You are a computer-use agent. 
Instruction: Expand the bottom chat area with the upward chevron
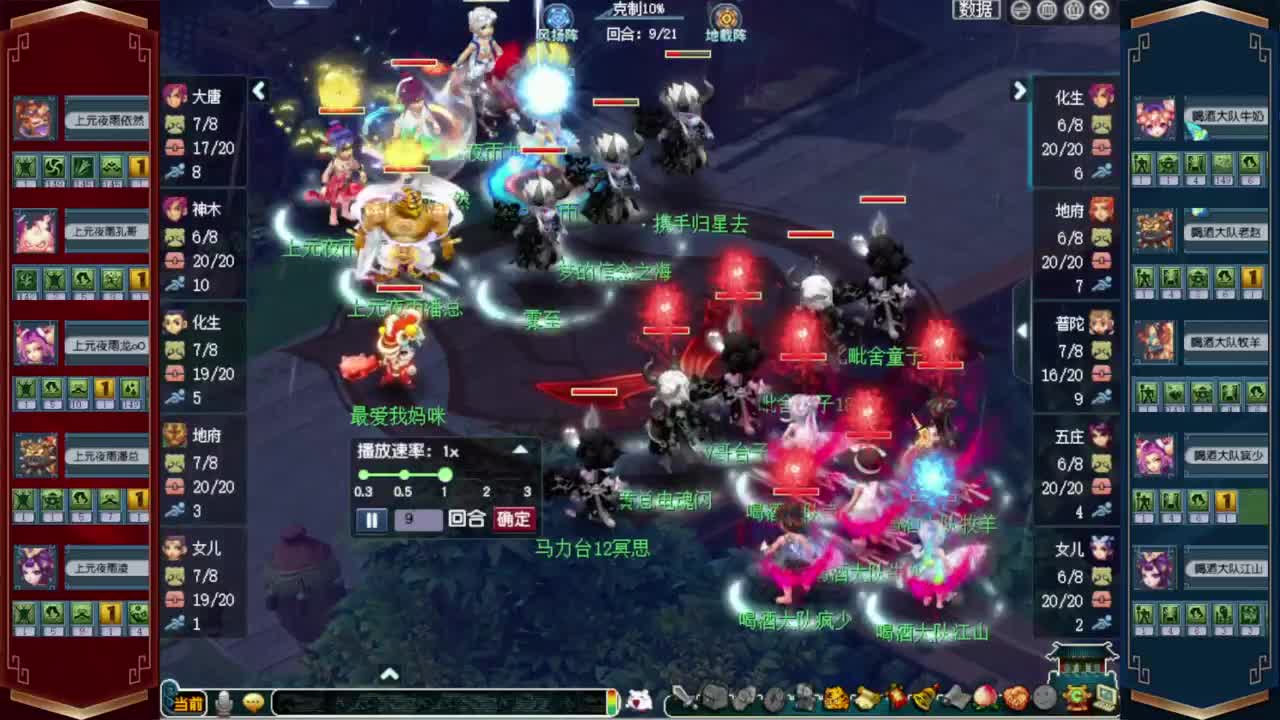coord(389,674)
